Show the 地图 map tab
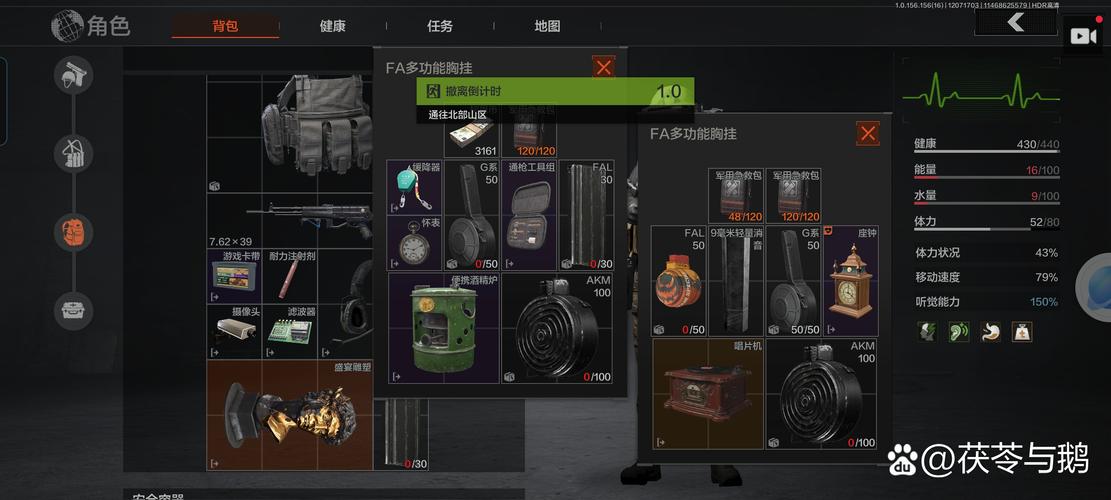The width and height of the screenshot is (1111, 500). click(x=547, y=26)
